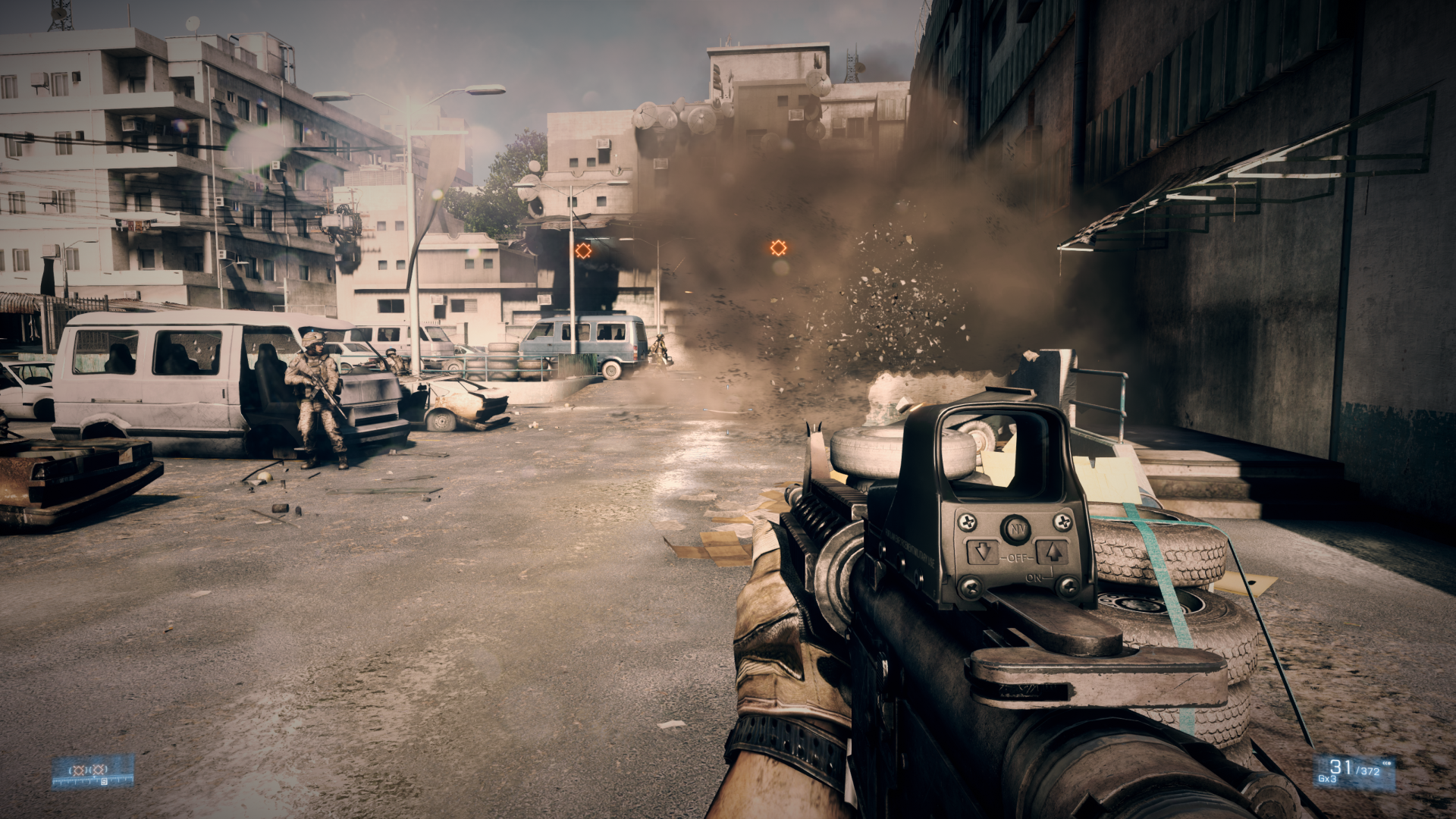Click the top Phillips screw on the sight panel

[967, 523]
